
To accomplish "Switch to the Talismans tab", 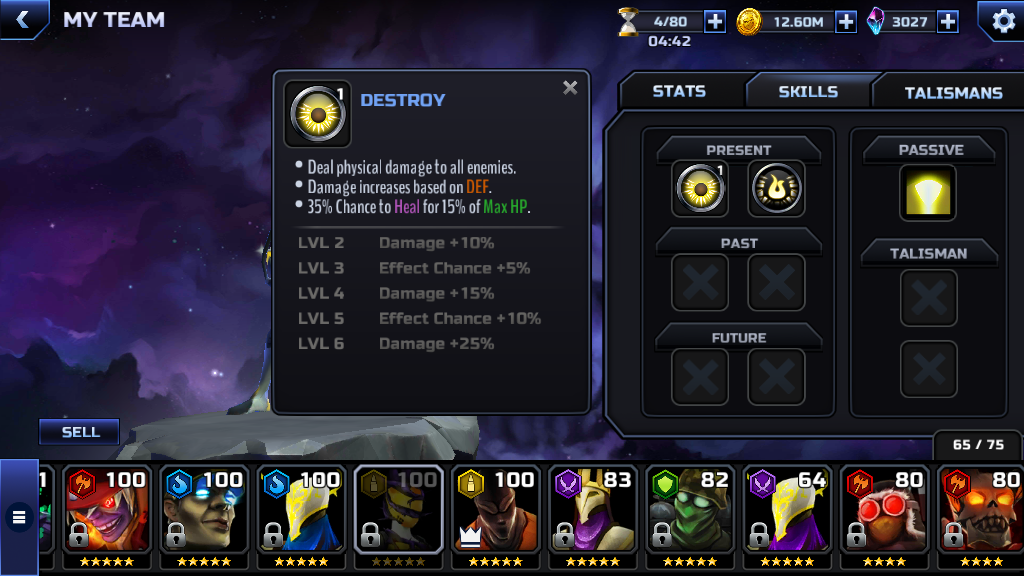I will click(952, 92).
